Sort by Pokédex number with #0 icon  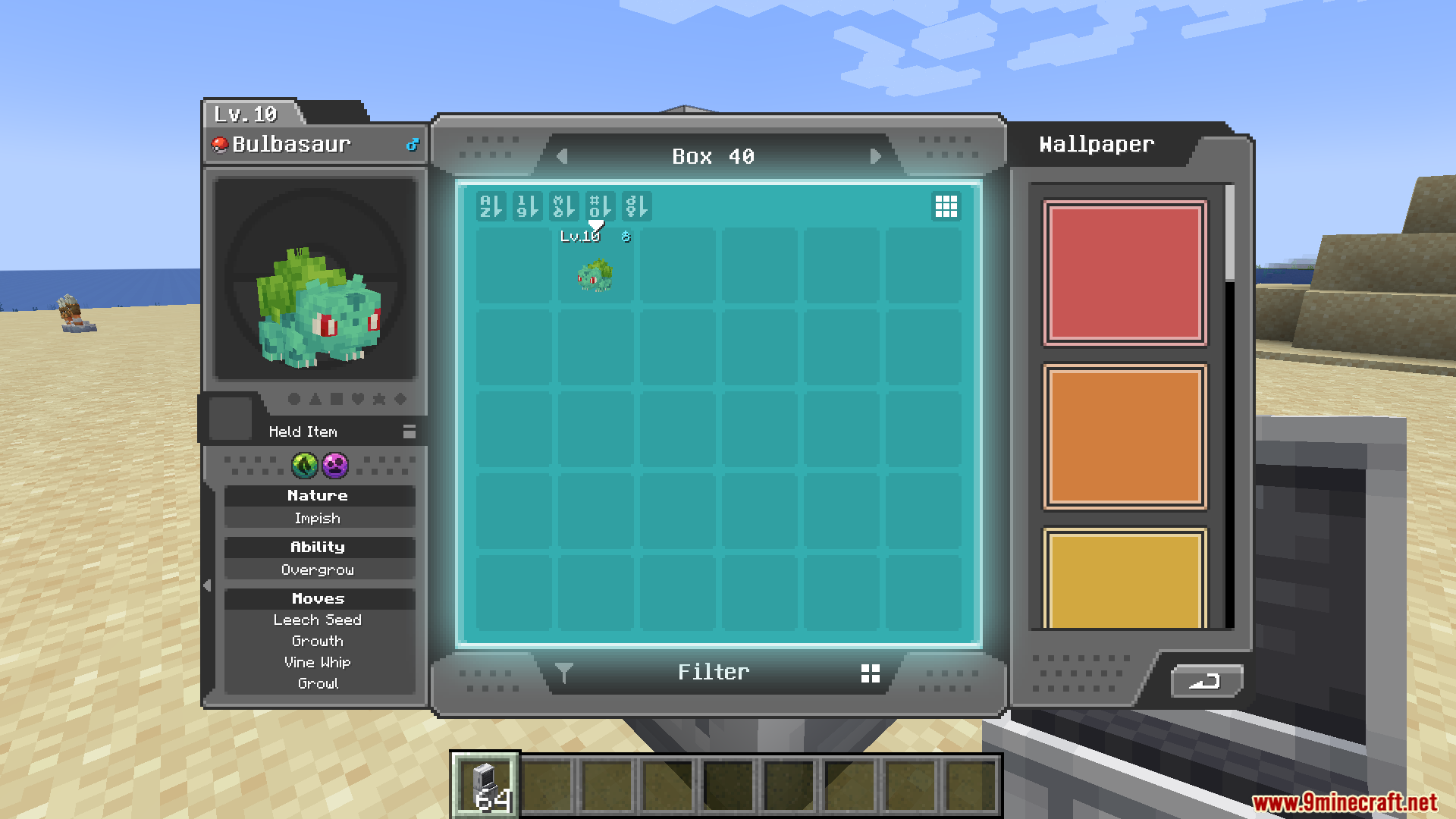pos(599,206)
